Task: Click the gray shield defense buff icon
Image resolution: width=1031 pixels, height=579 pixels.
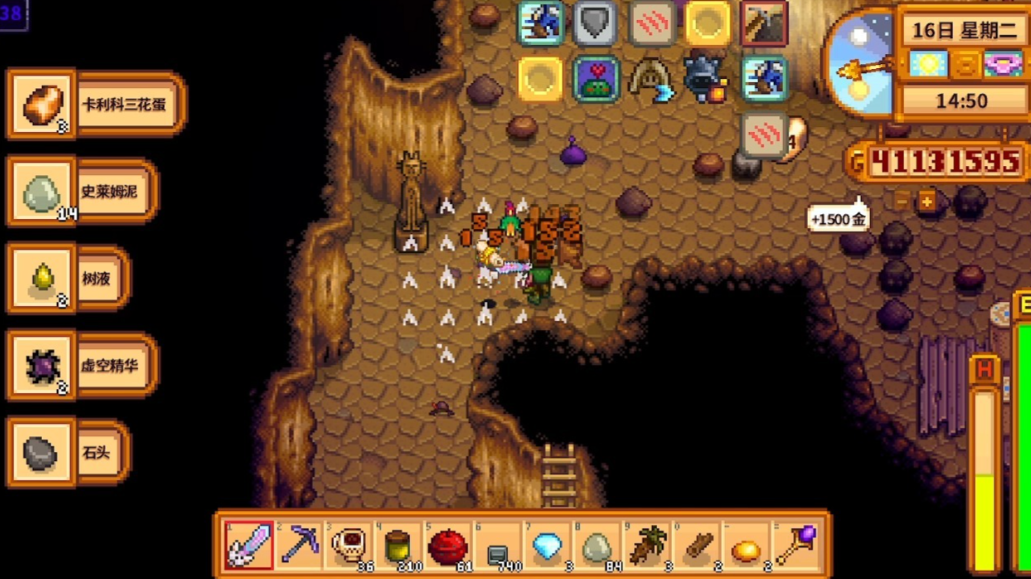Action: [x=596, y=24]
